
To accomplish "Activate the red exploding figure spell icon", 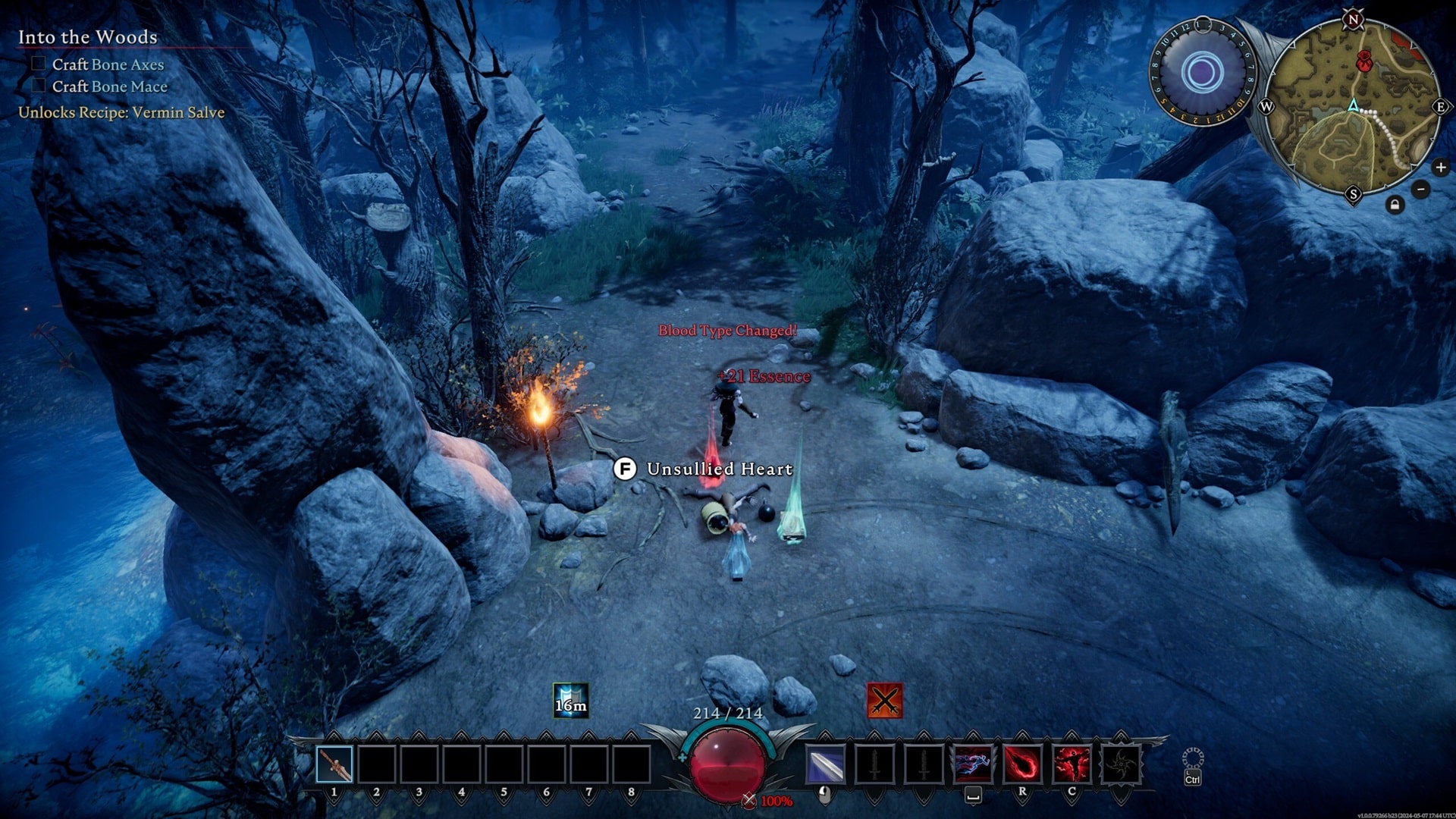I will click(x=1071, y=764).
